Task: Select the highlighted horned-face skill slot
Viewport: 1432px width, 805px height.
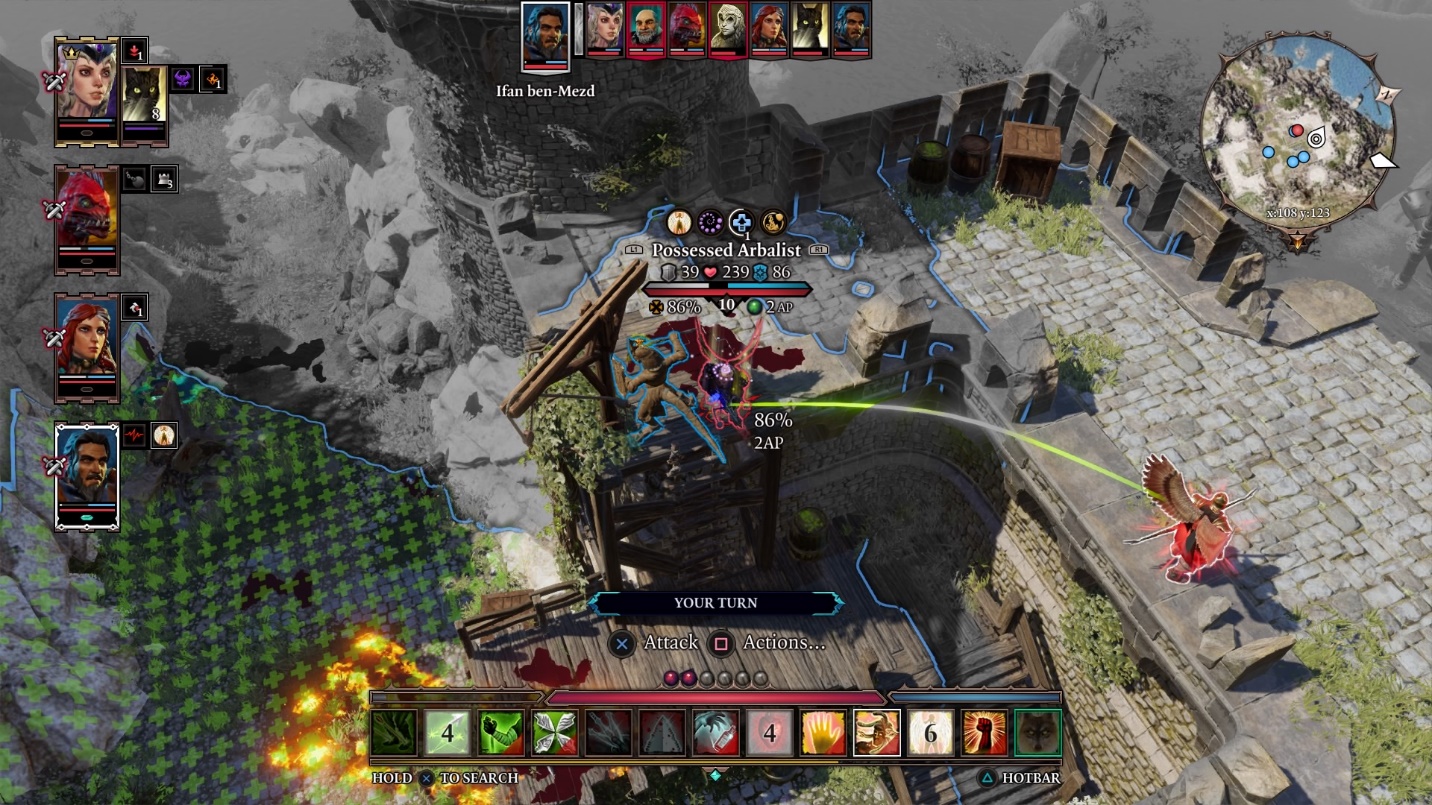Action: 877,734
